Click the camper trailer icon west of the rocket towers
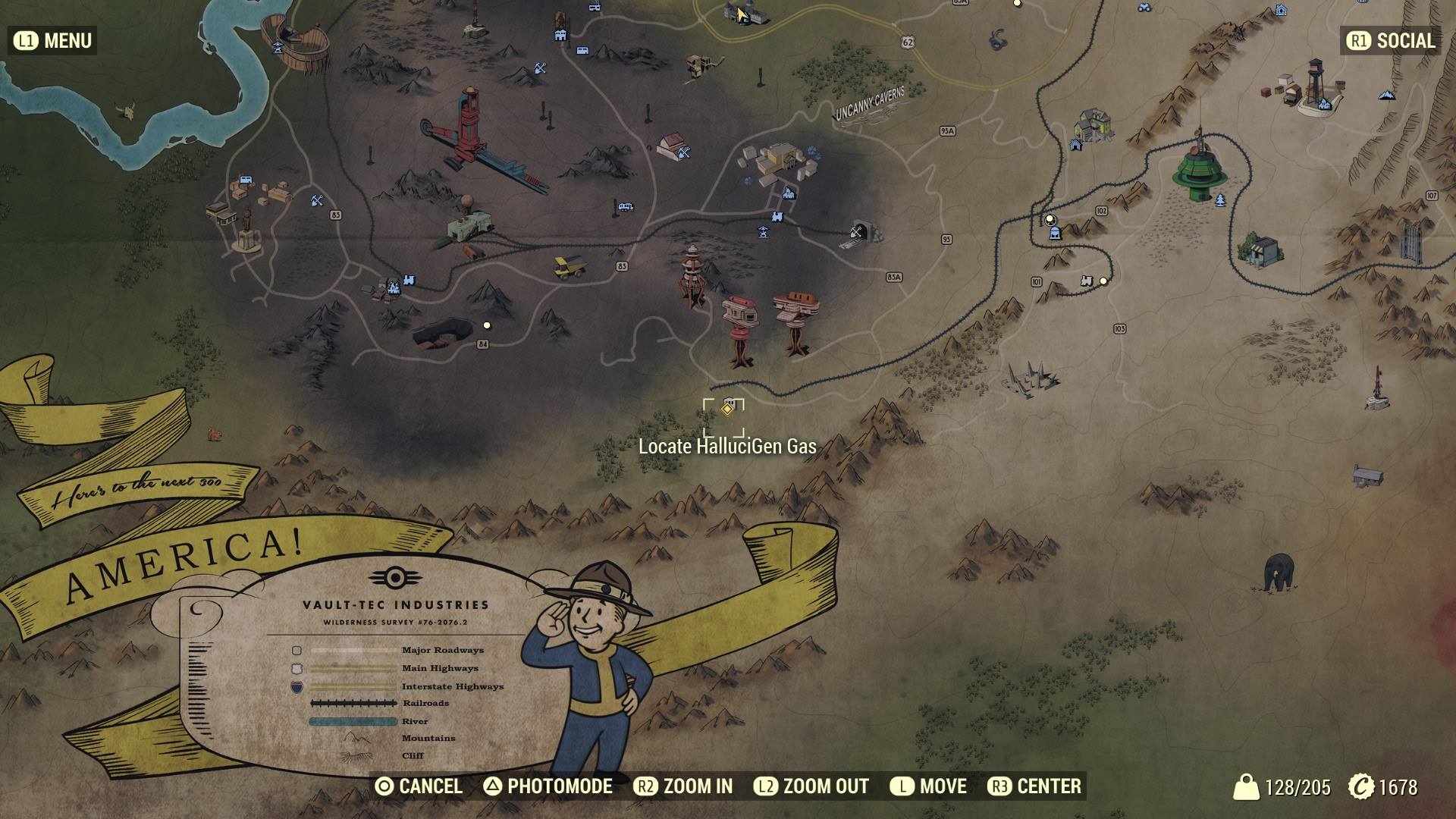 coord(626,206)
